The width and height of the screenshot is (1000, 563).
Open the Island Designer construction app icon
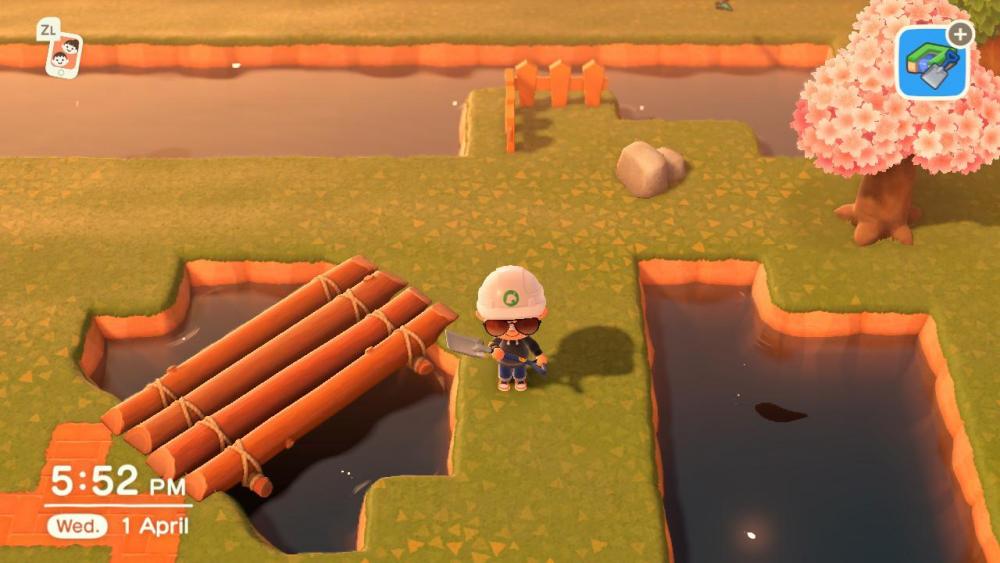pos(932,63)
